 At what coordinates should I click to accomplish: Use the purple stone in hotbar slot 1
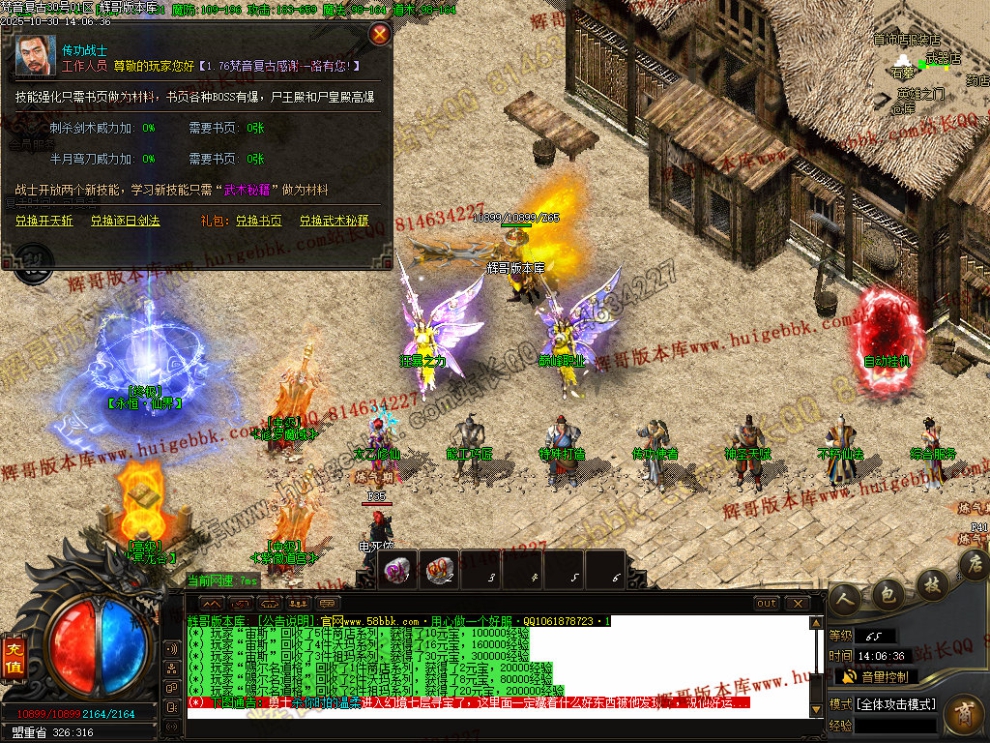[x=400, y=570]
